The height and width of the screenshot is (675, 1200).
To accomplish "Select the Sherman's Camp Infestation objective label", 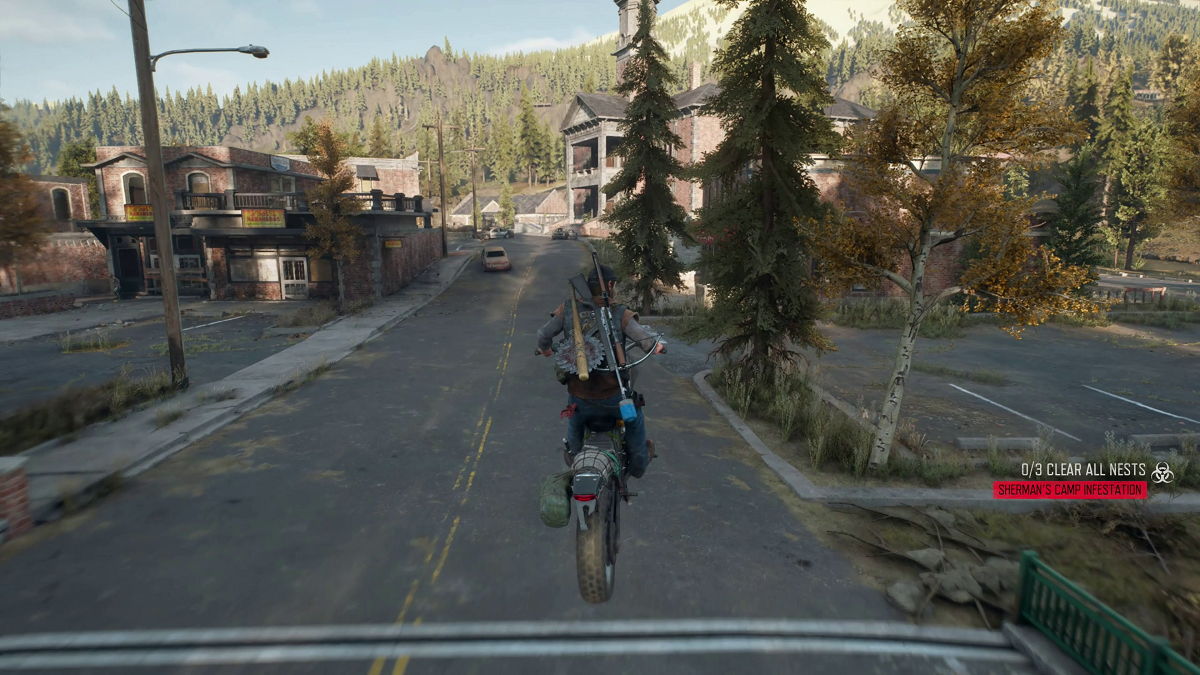I will (x=1070, y=490).
